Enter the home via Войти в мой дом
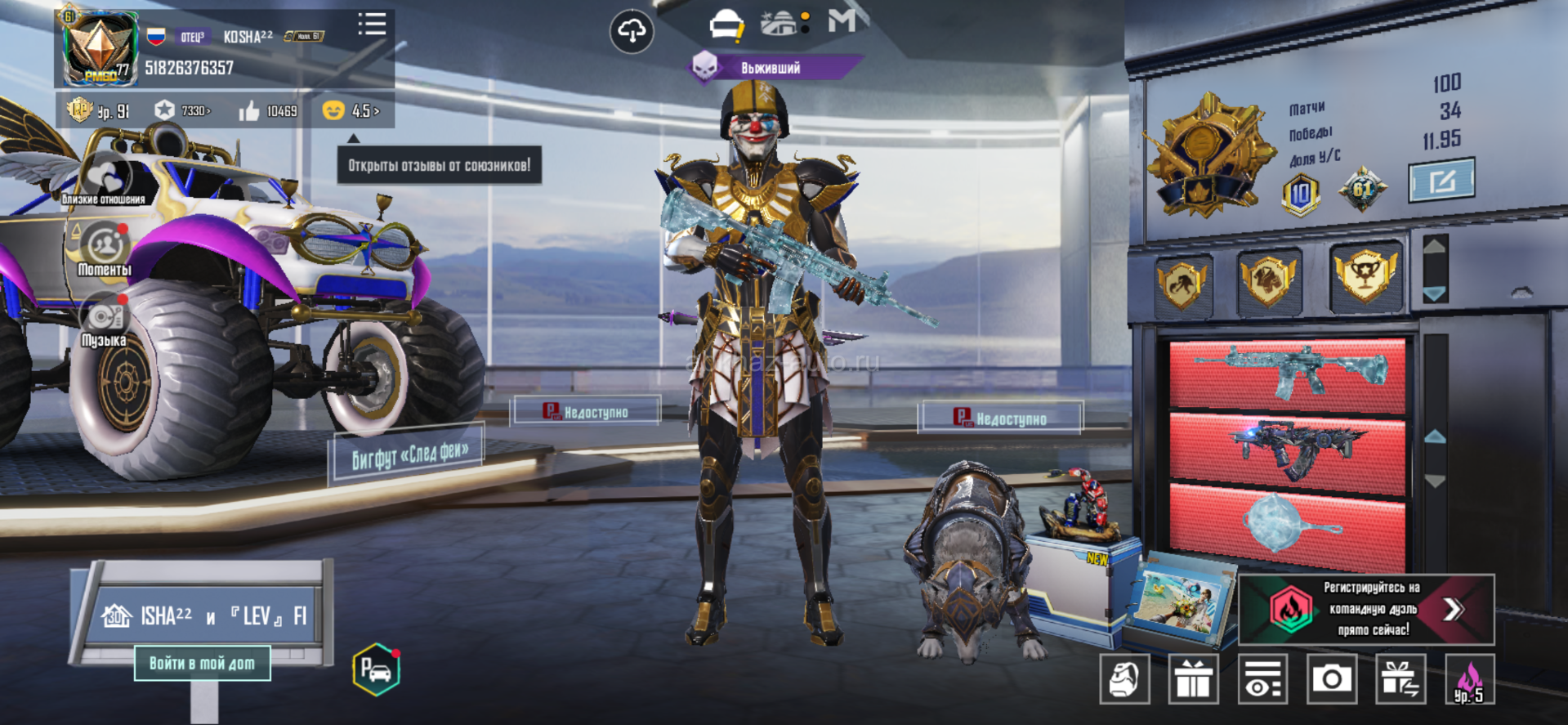This screenshot has width=1568, height=725. pos(202,664)
